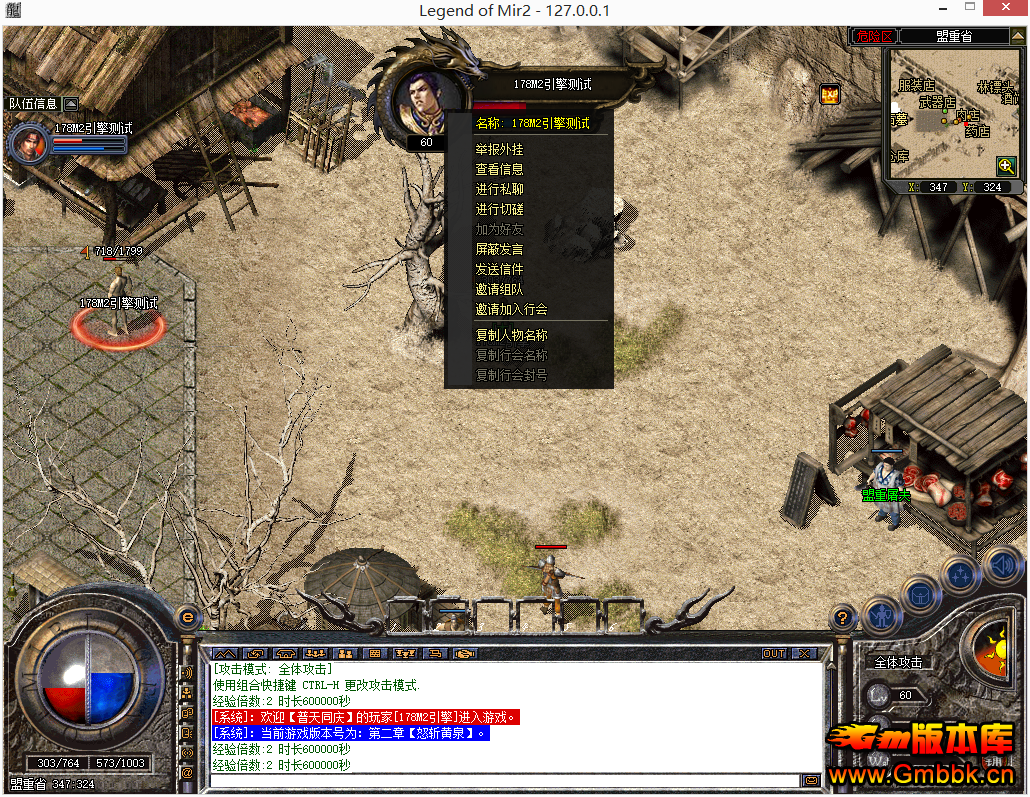Select 屏蔽发言 to mute the player

click(x=500, y=249)
